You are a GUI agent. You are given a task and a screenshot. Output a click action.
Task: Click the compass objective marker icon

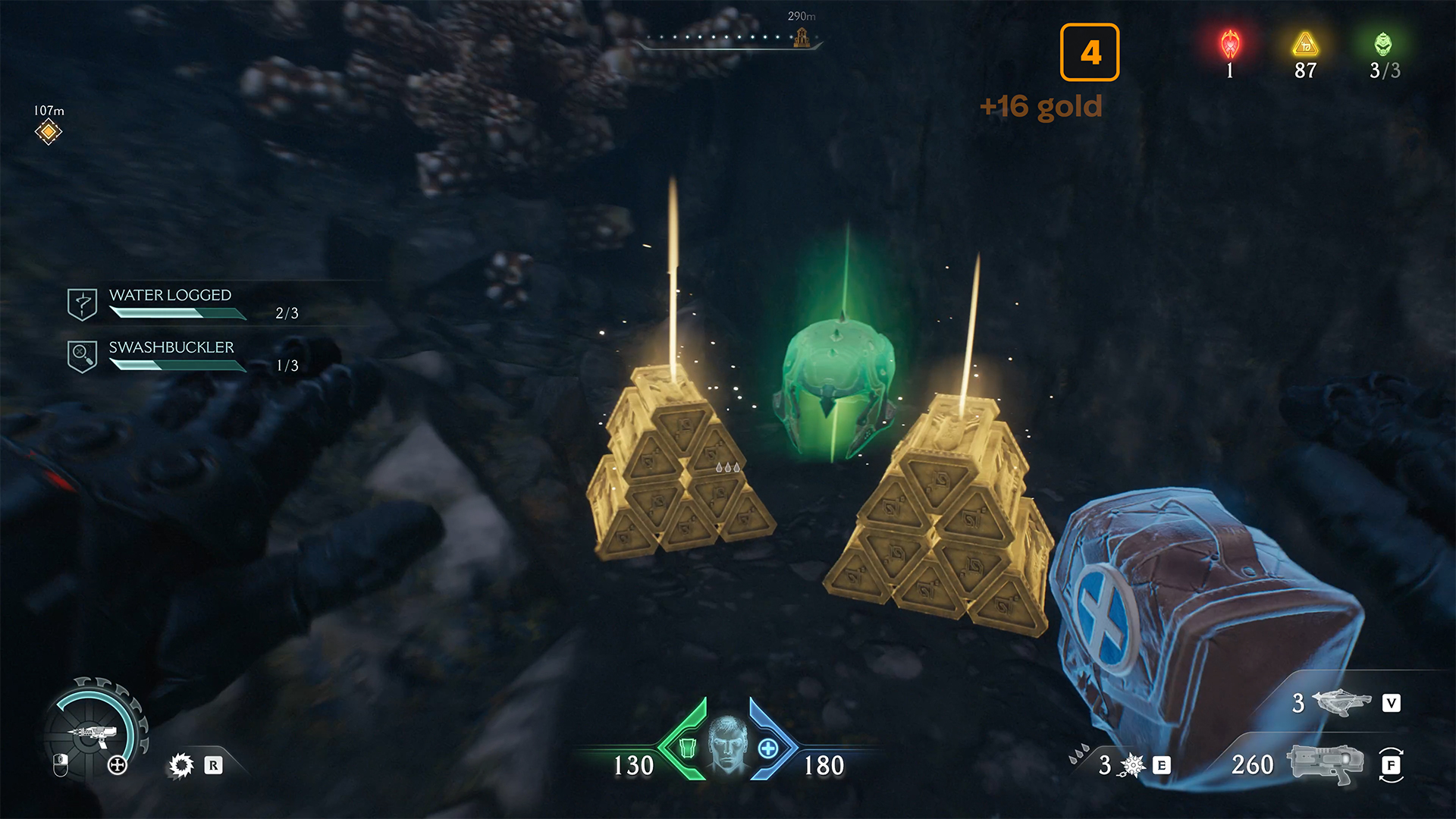pyautogui.click(x=802, y=37)
